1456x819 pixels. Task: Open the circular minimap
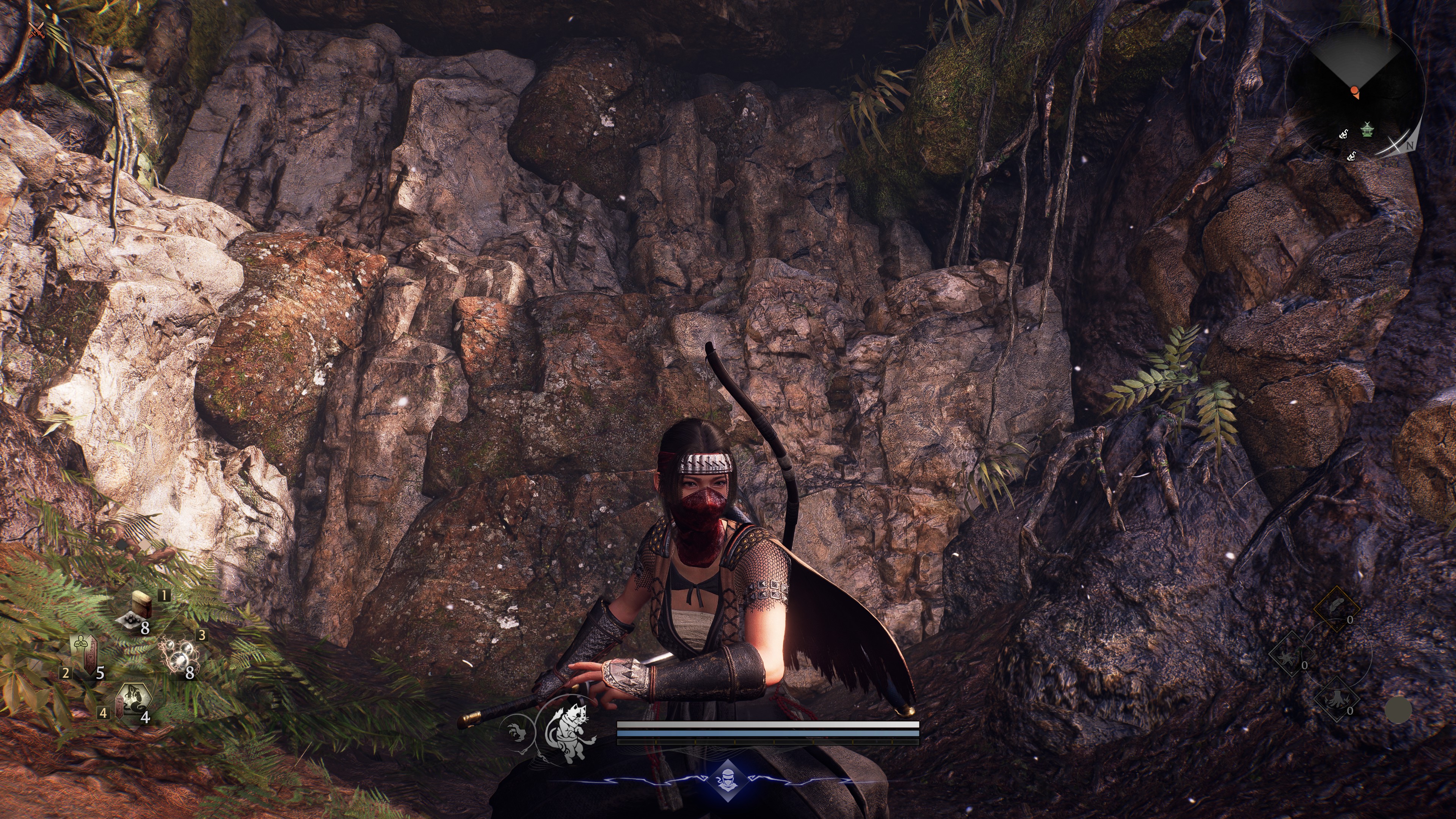pos(1356,91)
